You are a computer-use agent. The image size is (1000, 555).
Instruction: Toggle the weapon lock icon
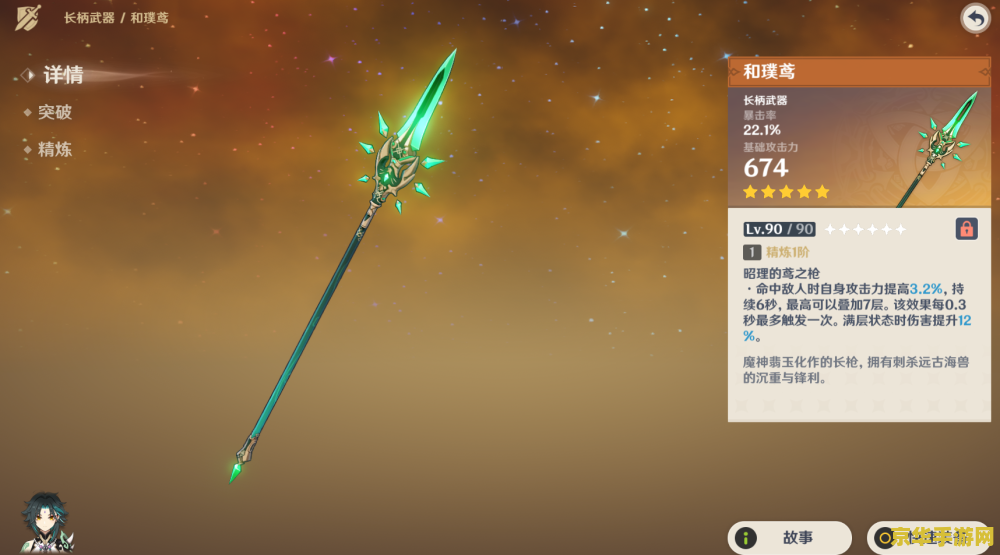966,228
